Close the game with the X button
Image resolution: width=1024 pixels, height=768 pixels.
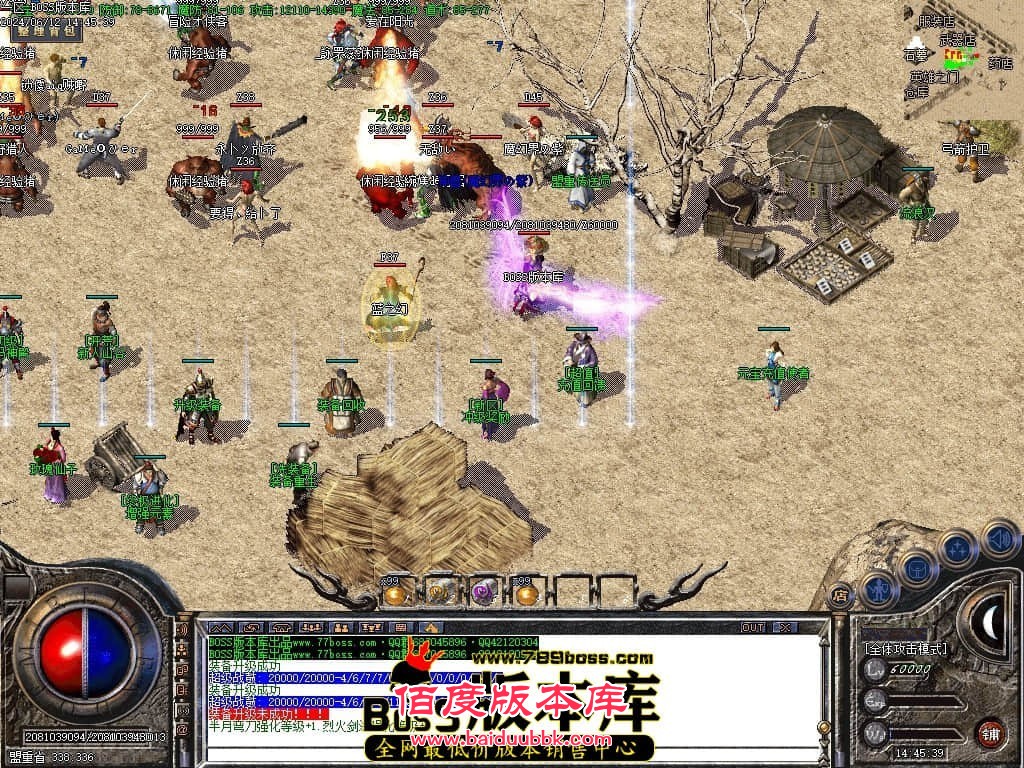pos(786,627)
